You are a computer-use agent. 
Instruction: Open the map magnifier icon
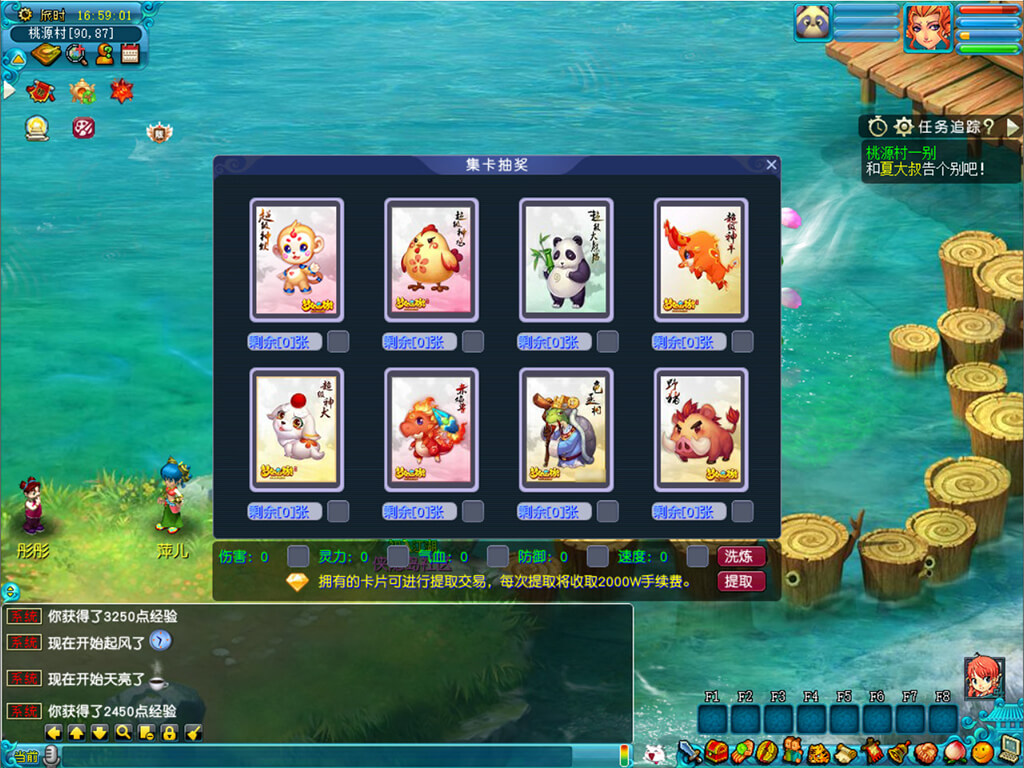tap(76, 54)
